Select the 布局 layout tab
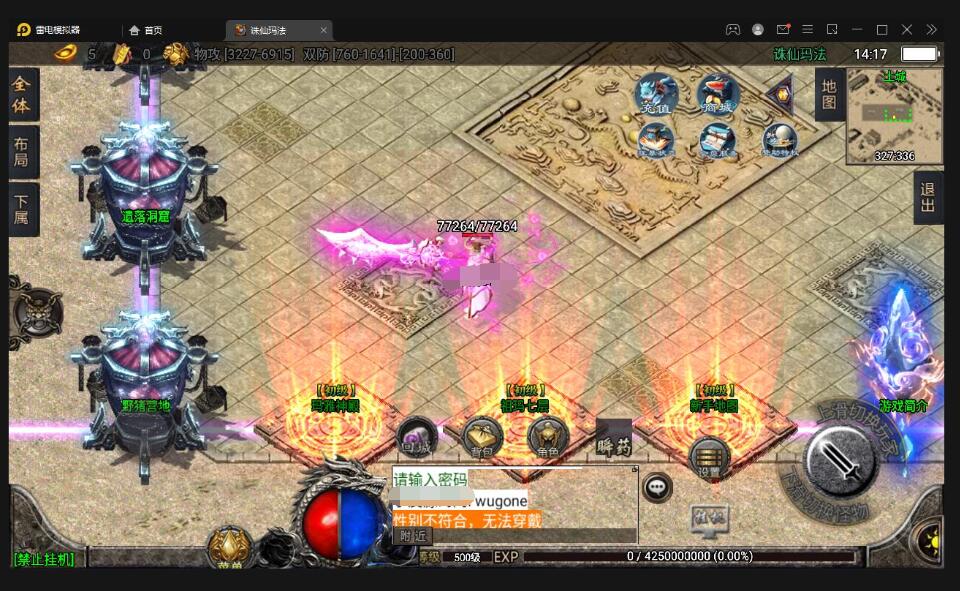Screen dimensions: 960x591 tap(23, 152)
